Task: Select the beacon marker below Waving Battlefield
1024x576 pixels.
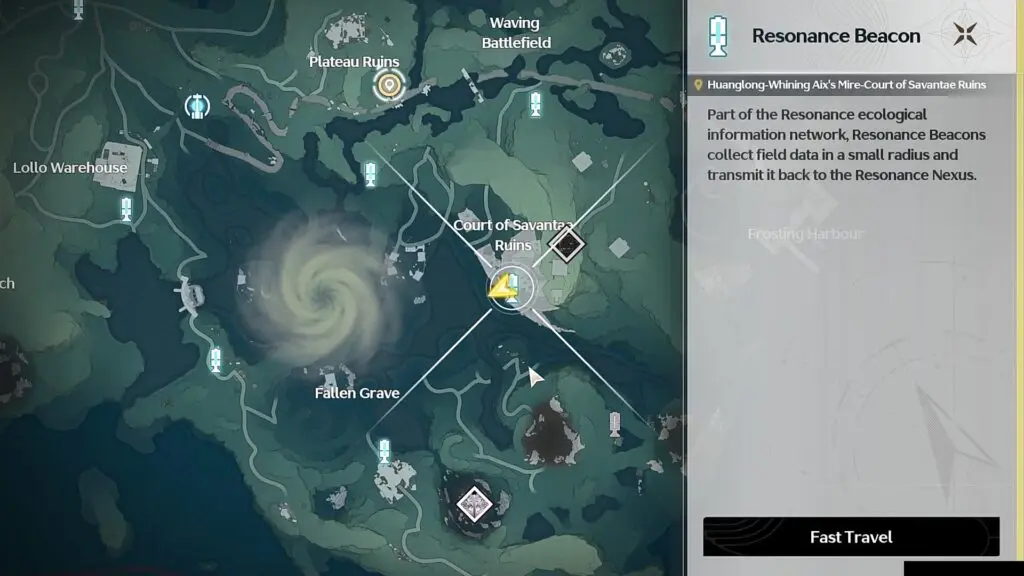Action: point(536,103)
